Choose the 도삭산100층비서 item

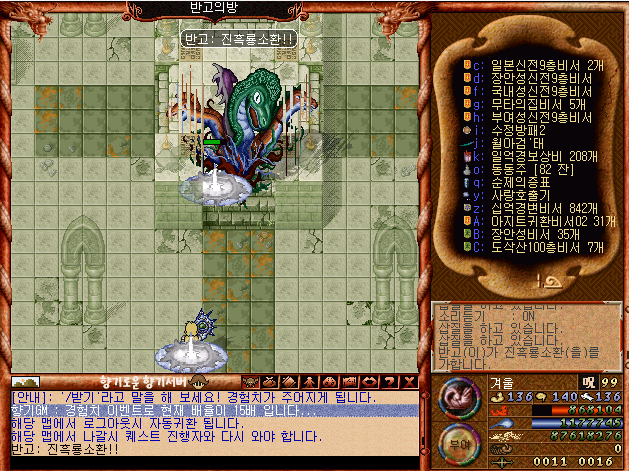tap(535, 247)
